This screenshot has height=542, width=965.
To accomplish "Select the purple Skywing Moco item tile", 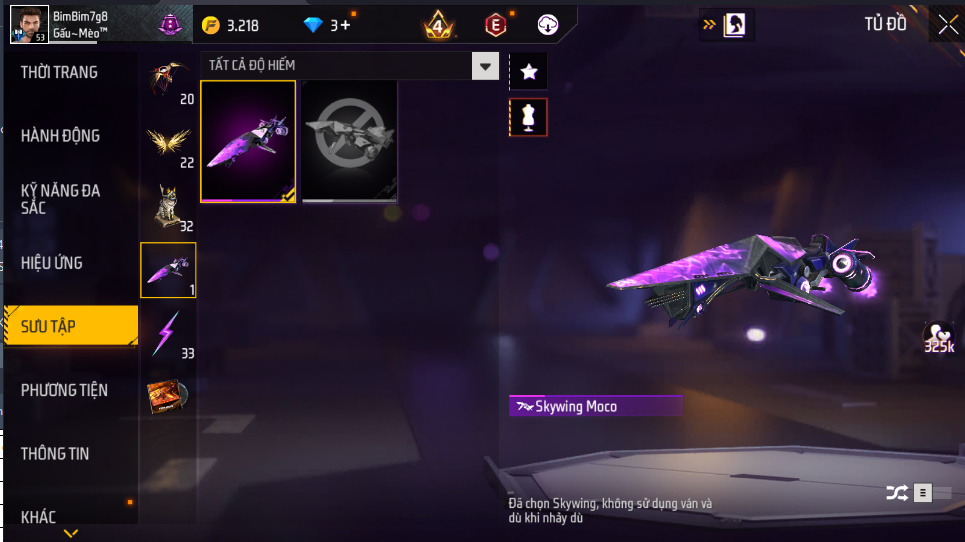I will click(x=248, y=141).
